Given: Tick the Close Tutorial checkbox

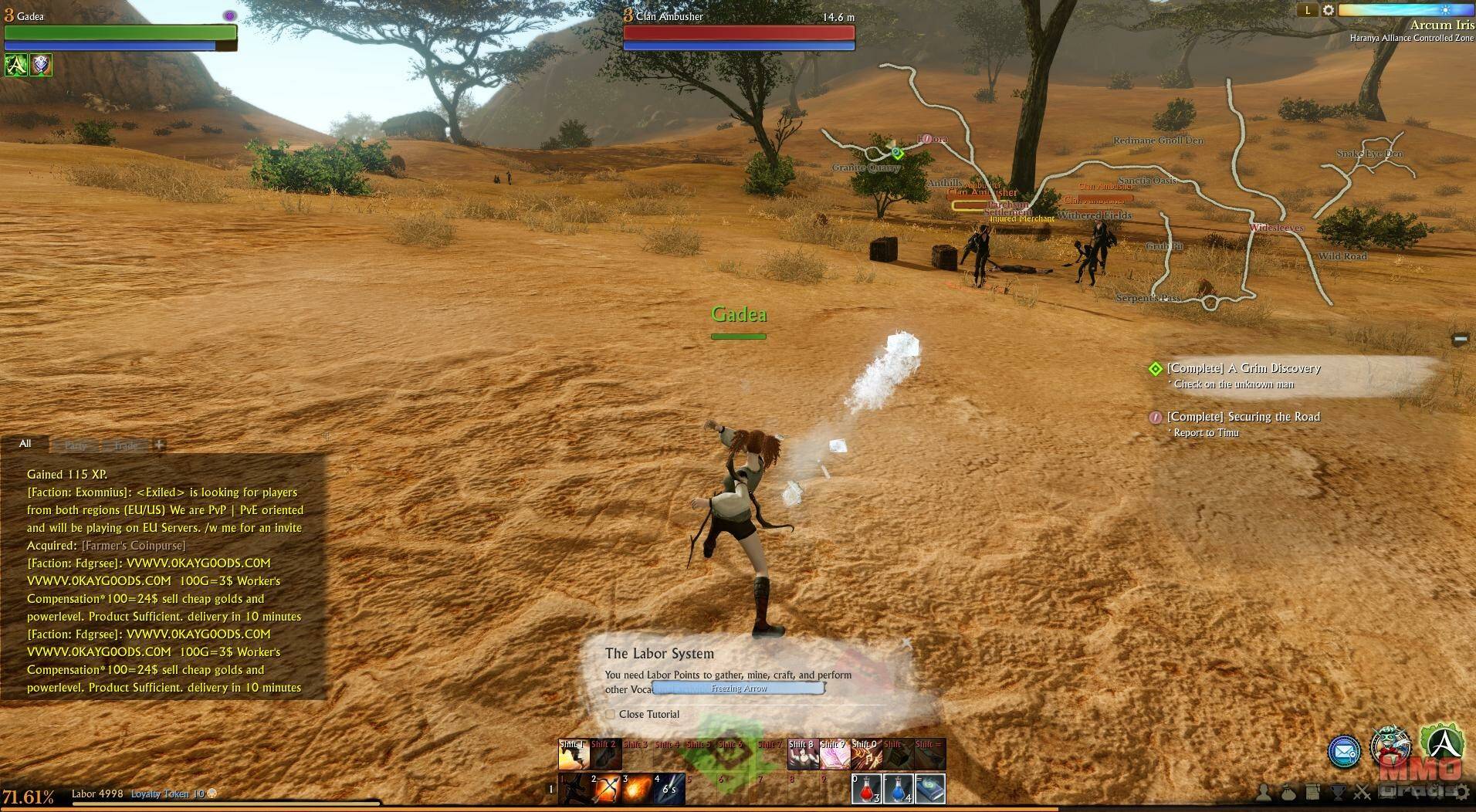Looking at the screenshot, I should 611,714.
